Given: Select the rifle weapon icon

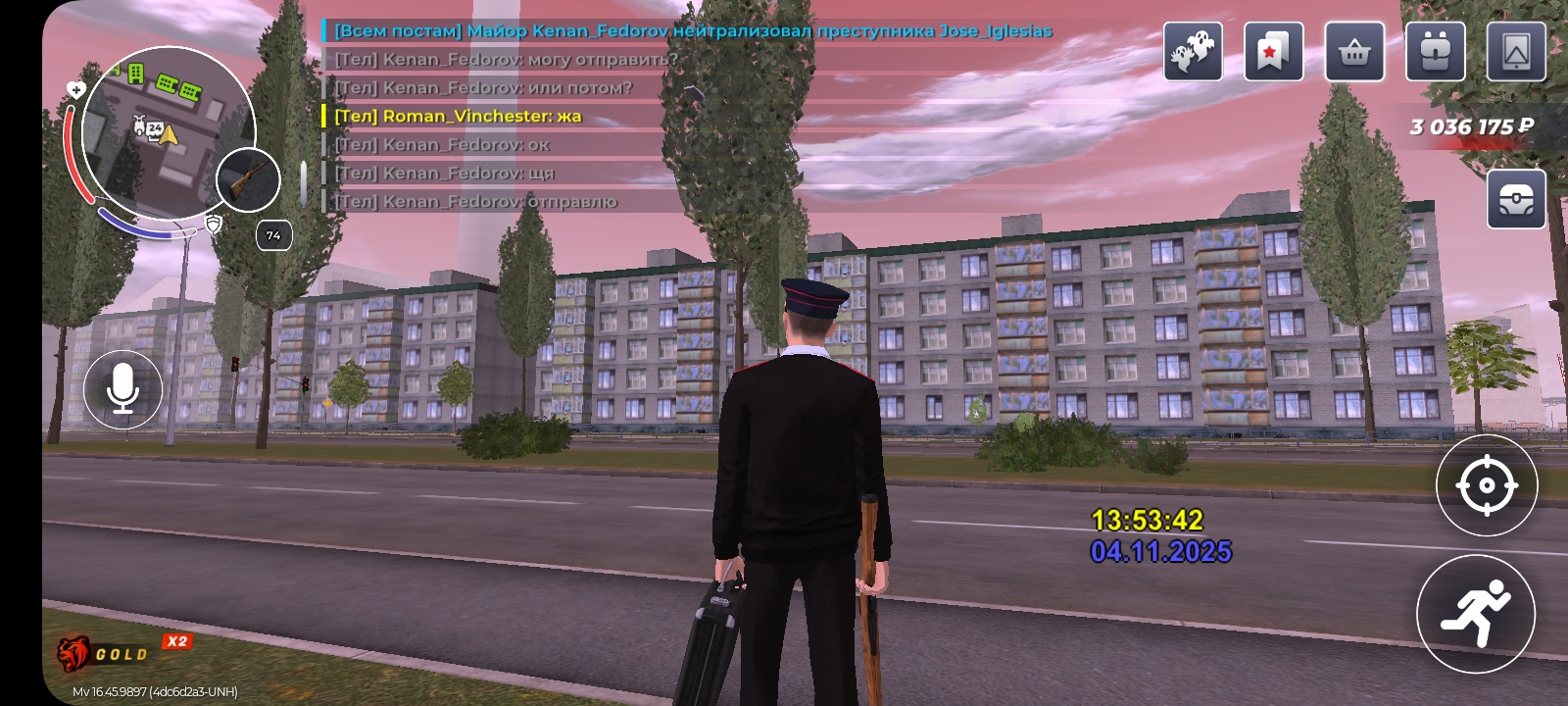Looking at the screenshot, I should (247, 180).
